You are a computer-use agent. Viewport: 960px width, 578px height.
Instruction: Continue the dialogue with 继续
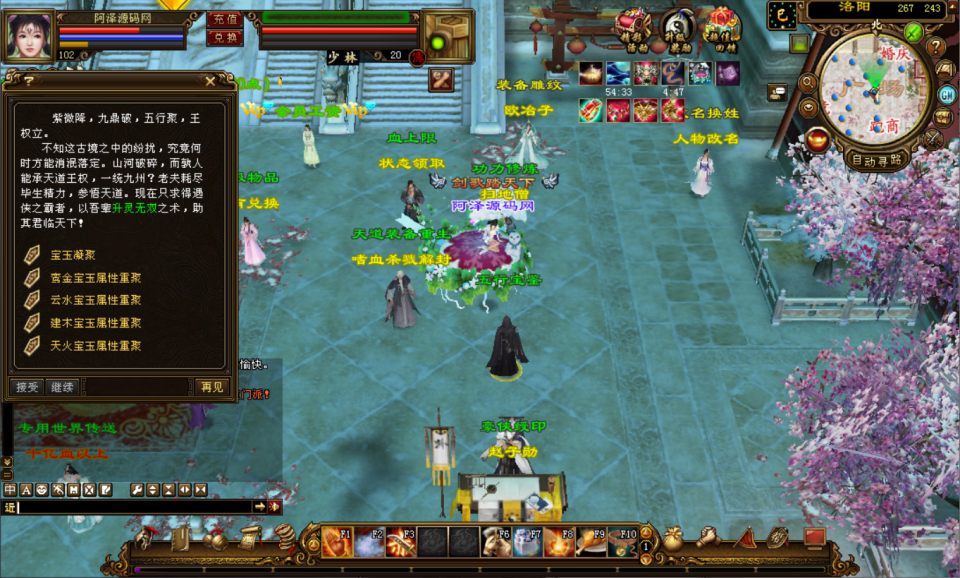click(61, 386)
